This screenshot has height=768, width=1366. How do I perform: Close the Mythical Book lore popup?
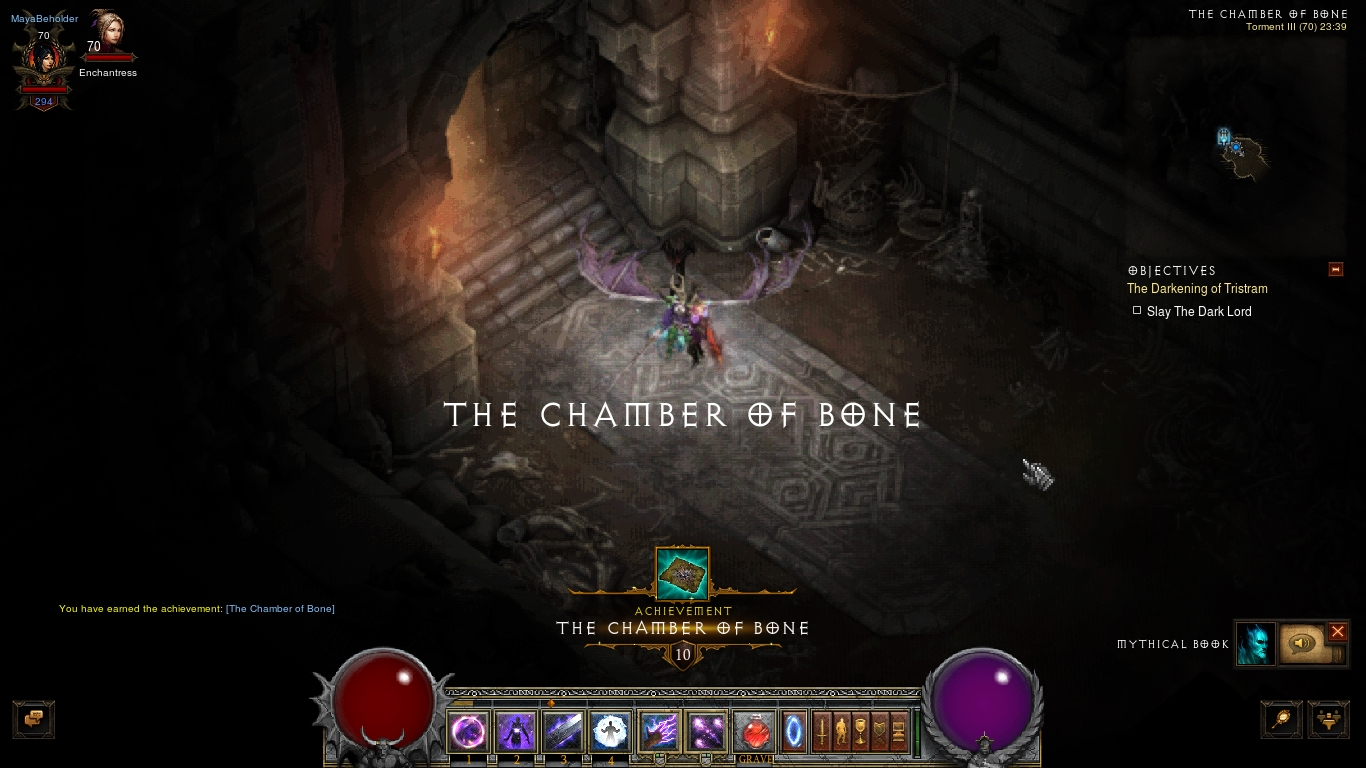point(1337,632)
